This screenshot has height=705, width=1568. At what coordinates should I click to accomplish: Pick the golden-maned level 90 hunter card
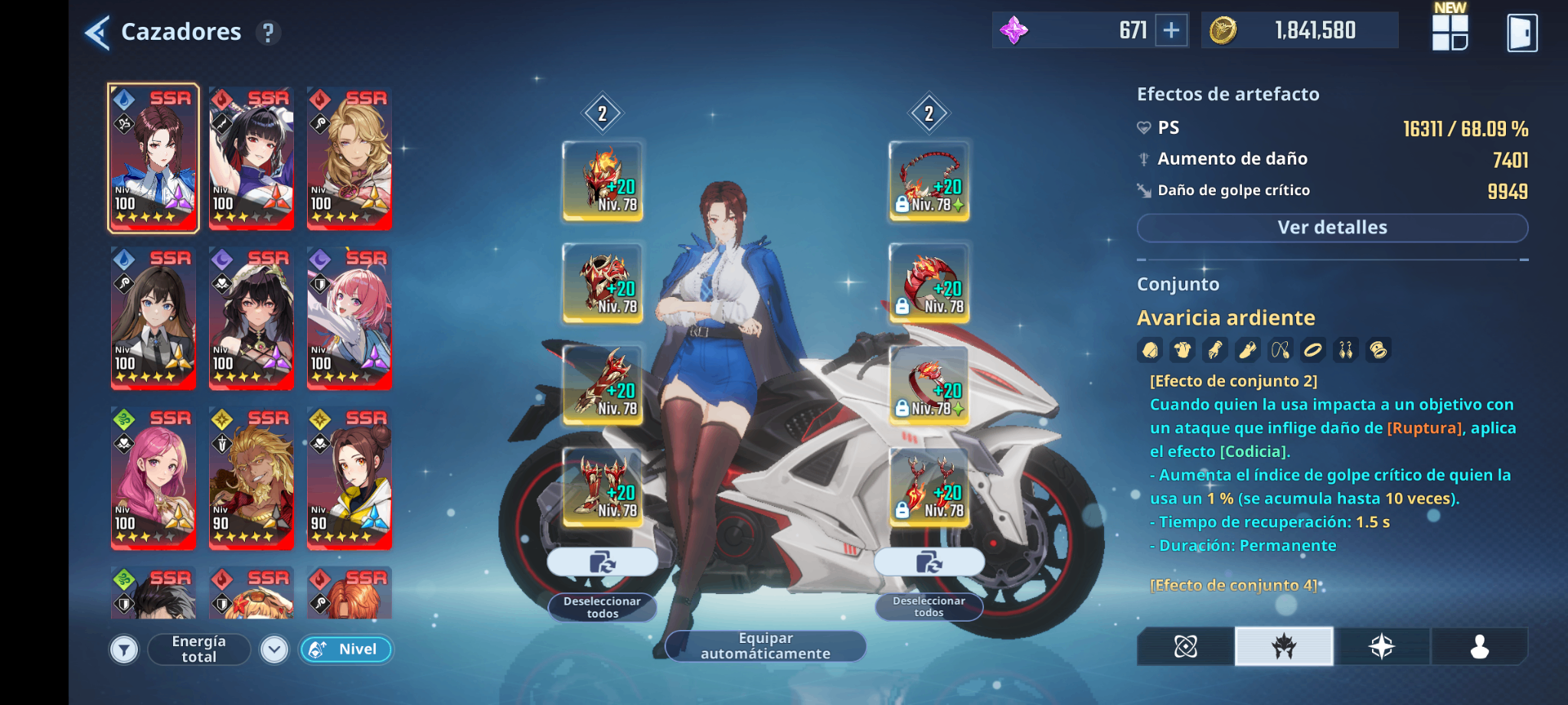pos(251,478)
